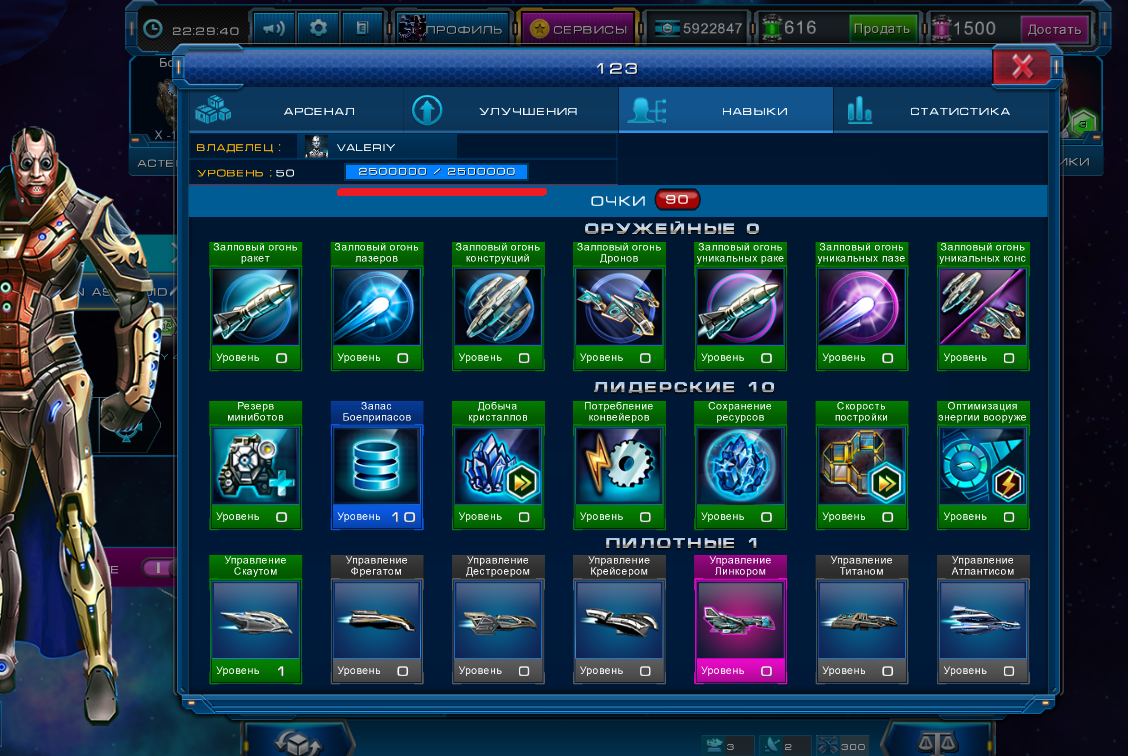Viewport: 1128px width, 756px height.
Task: Toggle the sound speaker button
Action: point(272,28)
